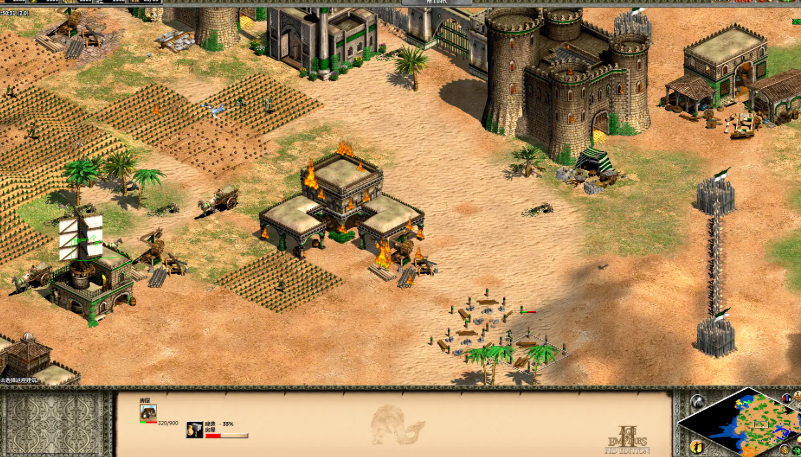Click the selected building portrait icon

[147, 412]
